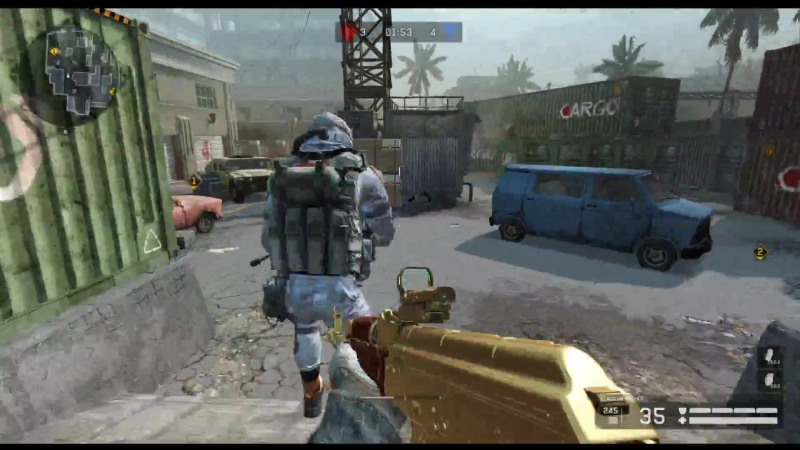Select the red team emblem
This screenshot has height=450, width=800.
[x=349, y=32]
